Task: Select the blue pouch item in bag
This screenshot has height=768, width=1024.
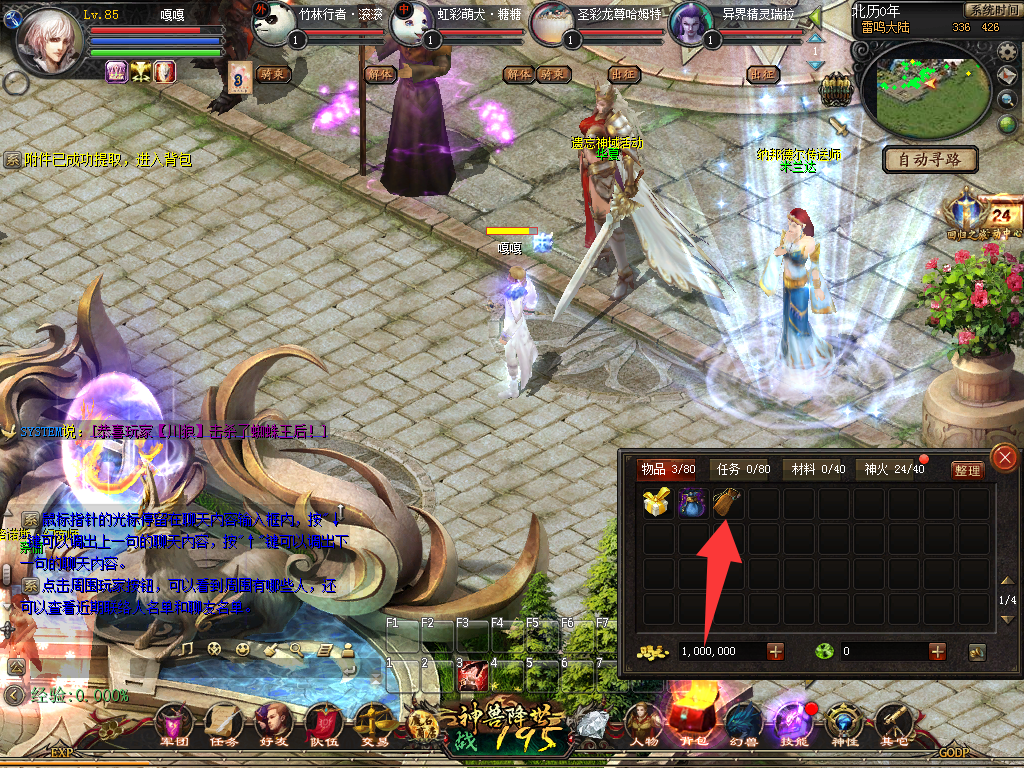Action: 692,502
